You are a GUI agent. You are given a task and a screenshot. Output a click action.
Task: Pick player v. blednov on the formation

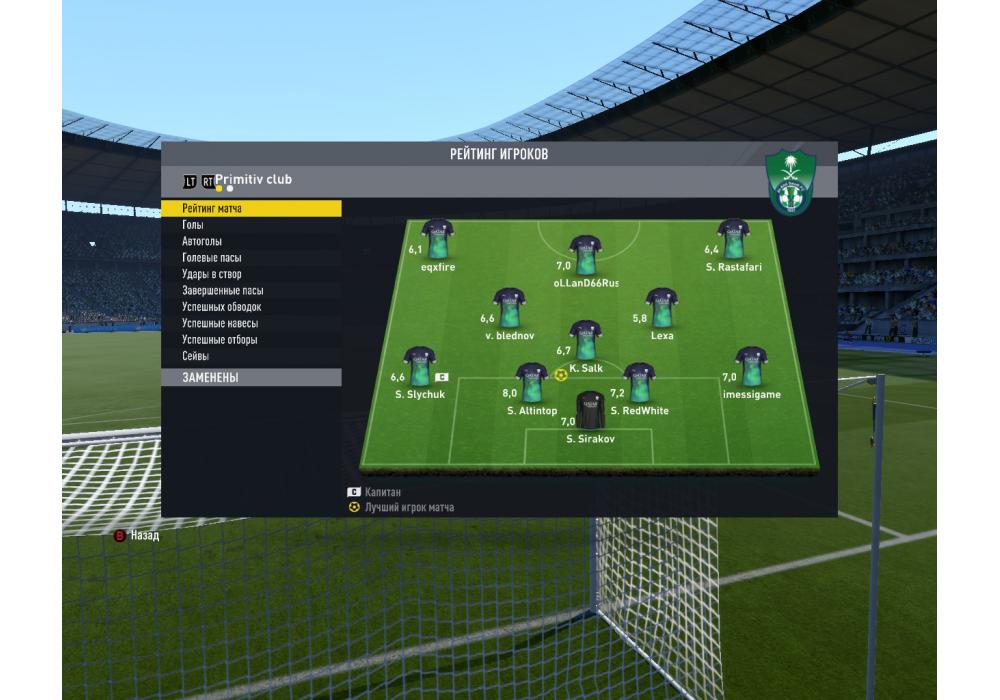point(510,309)
